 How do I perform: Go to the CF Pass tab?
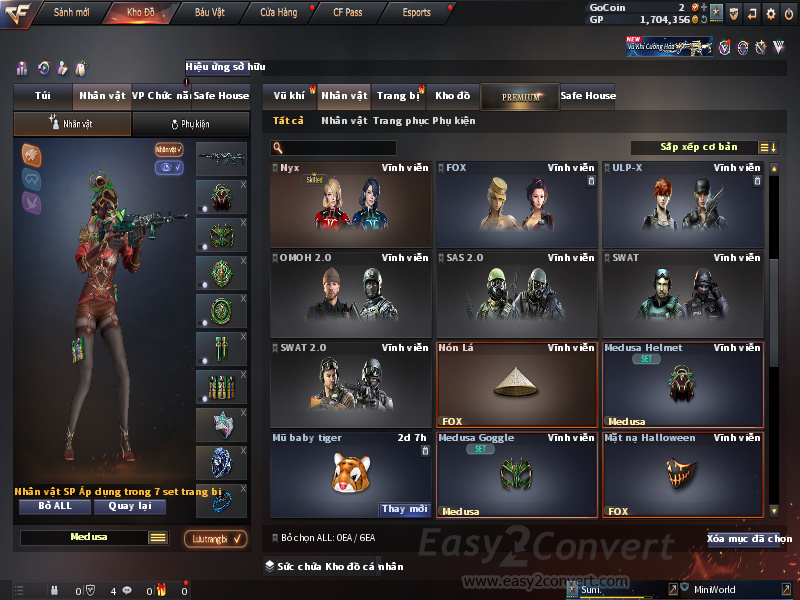(346, 13)
